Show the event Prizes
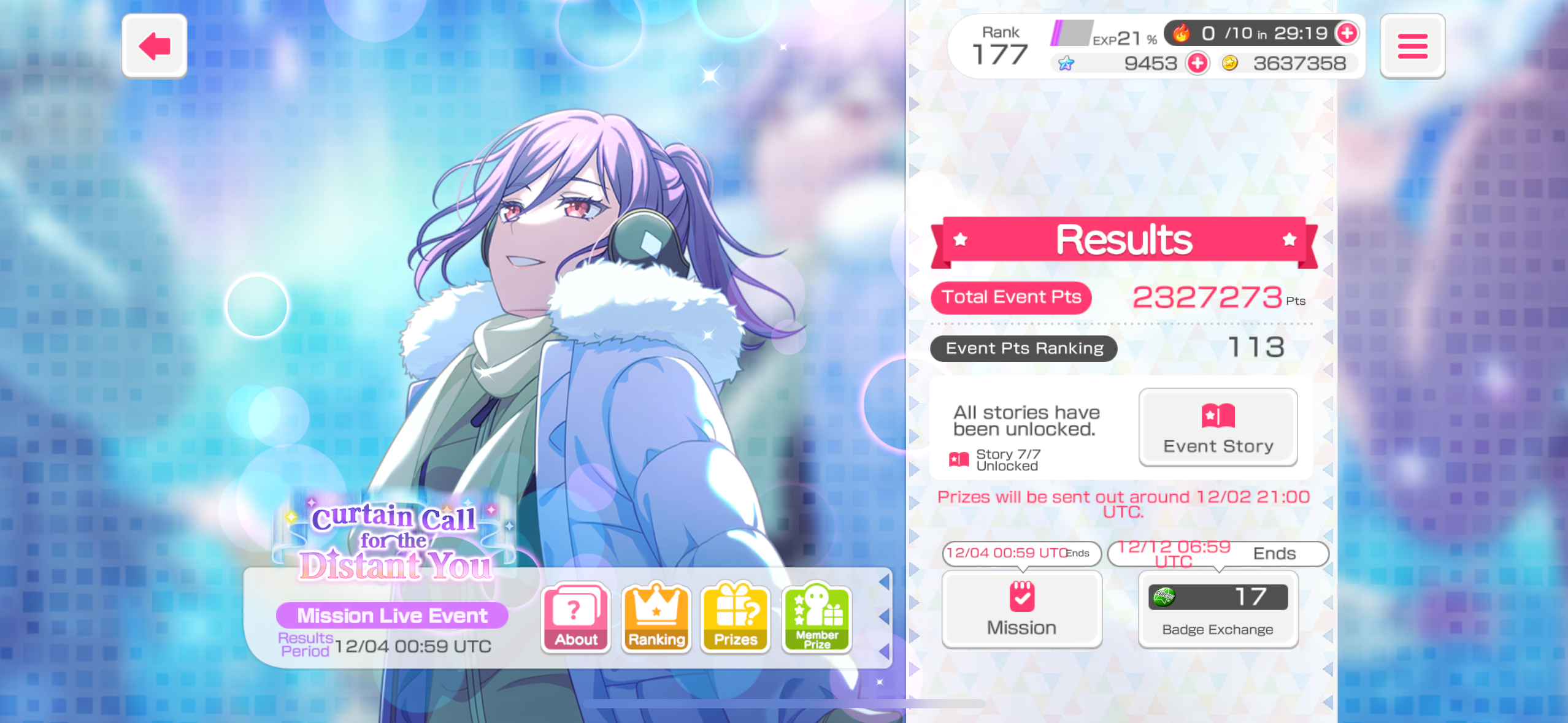Image resolution: width=1568 pixels, height=723 pixels. click(736, 618)
